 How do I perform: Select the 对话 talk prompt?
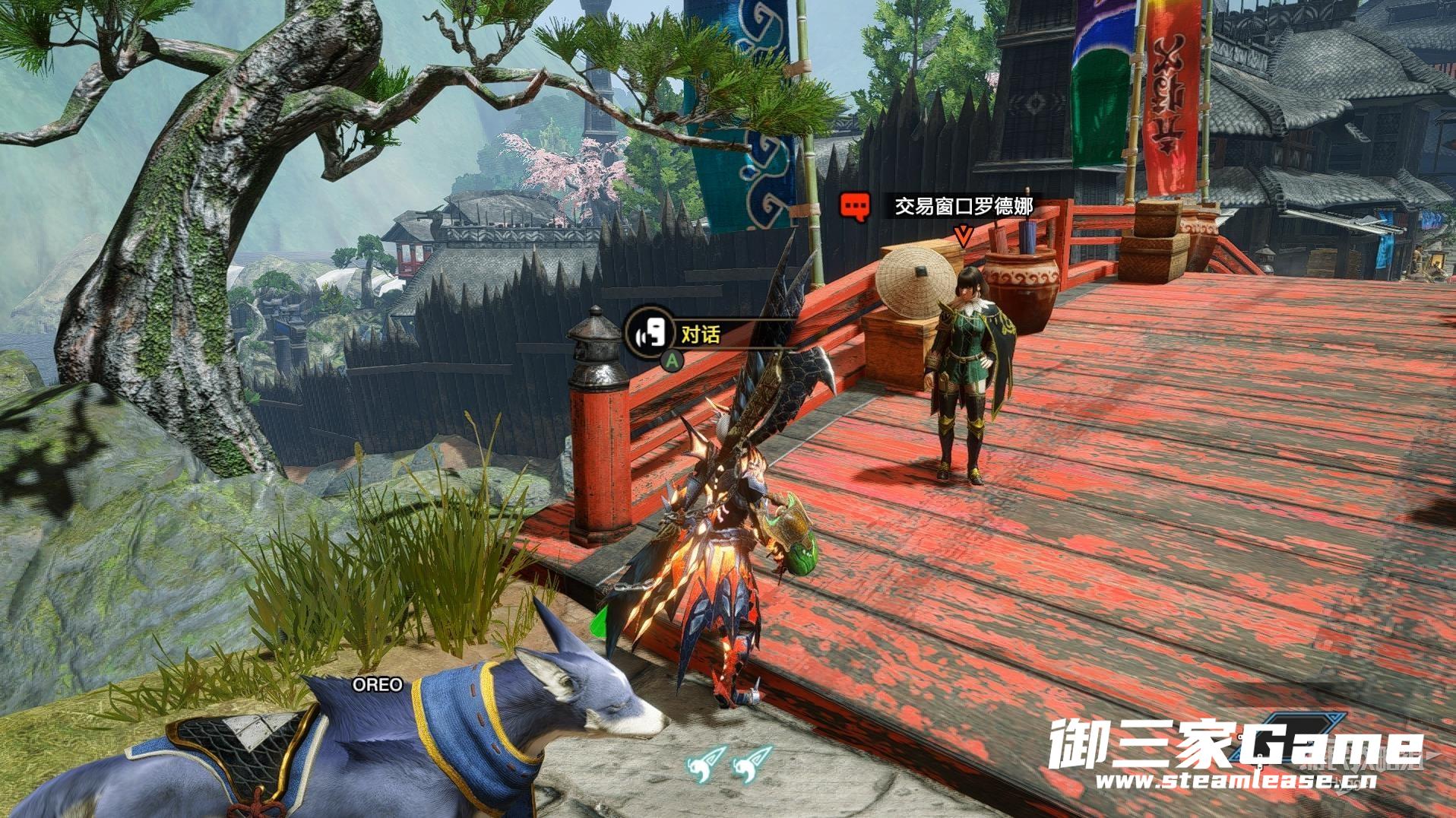[699, 334]
